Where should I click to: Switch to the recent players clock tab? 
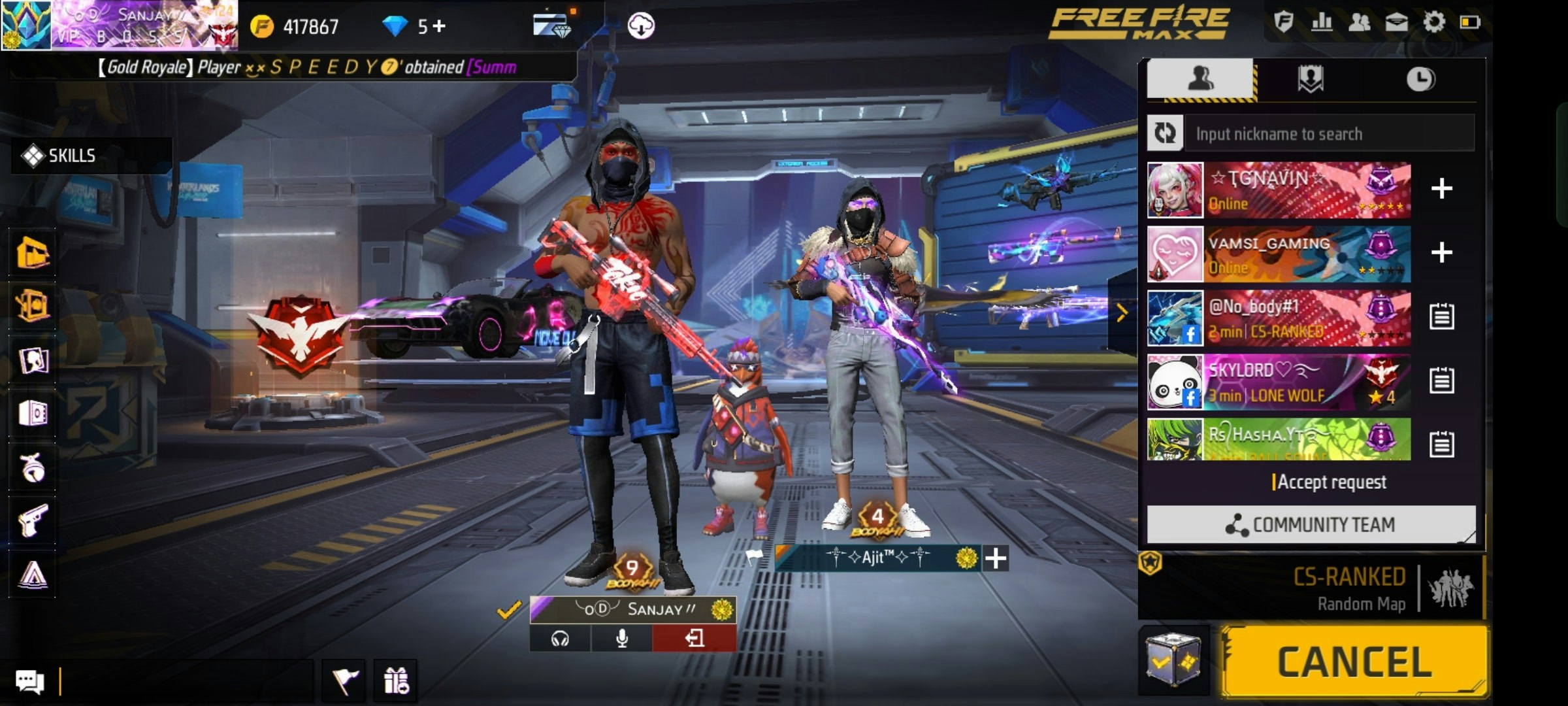tap(1420, 80)
